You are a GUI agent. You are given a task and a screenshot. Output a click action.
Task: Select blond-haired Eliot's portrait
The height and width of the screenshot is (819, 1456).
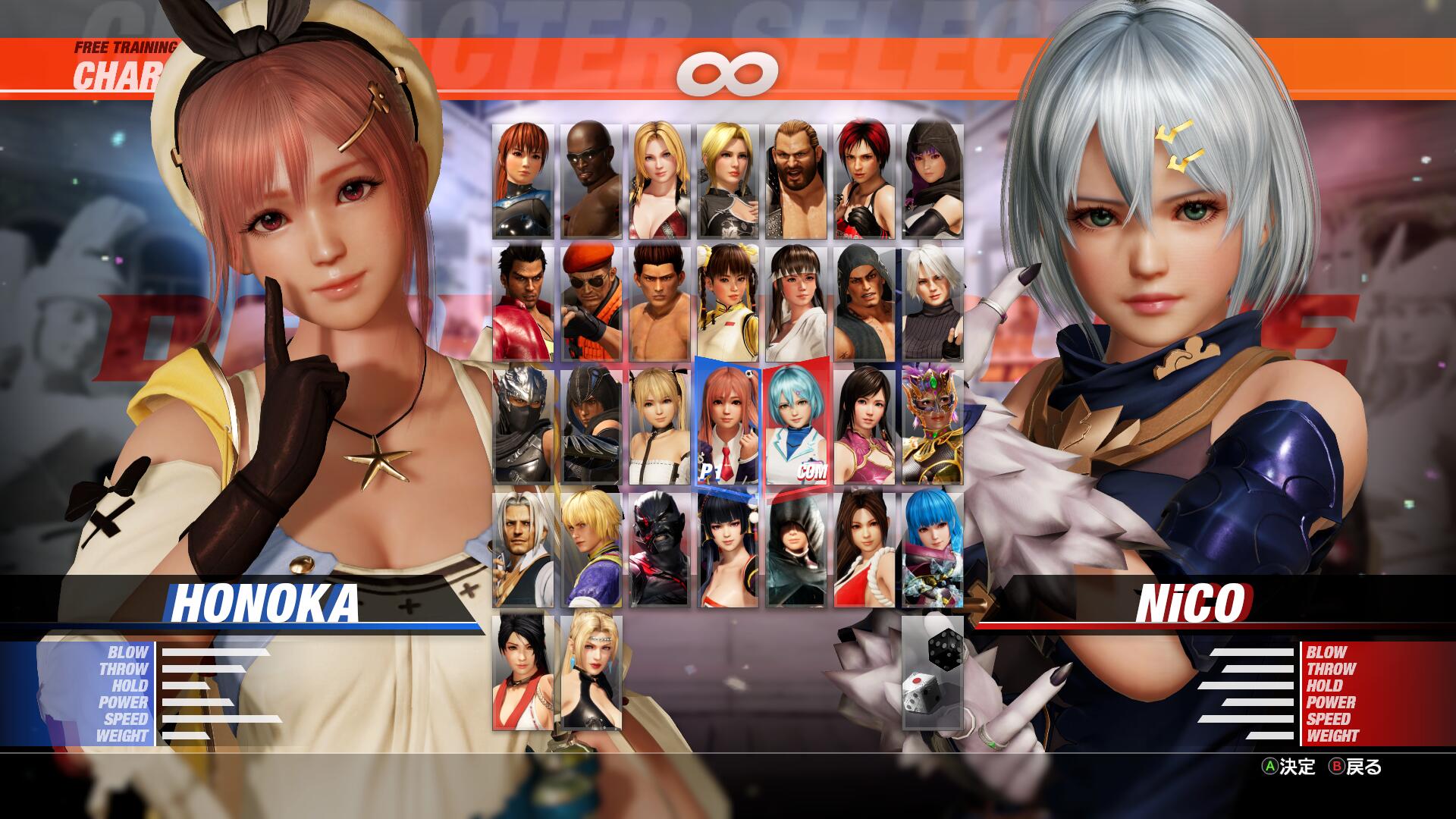tap(591, 550)
